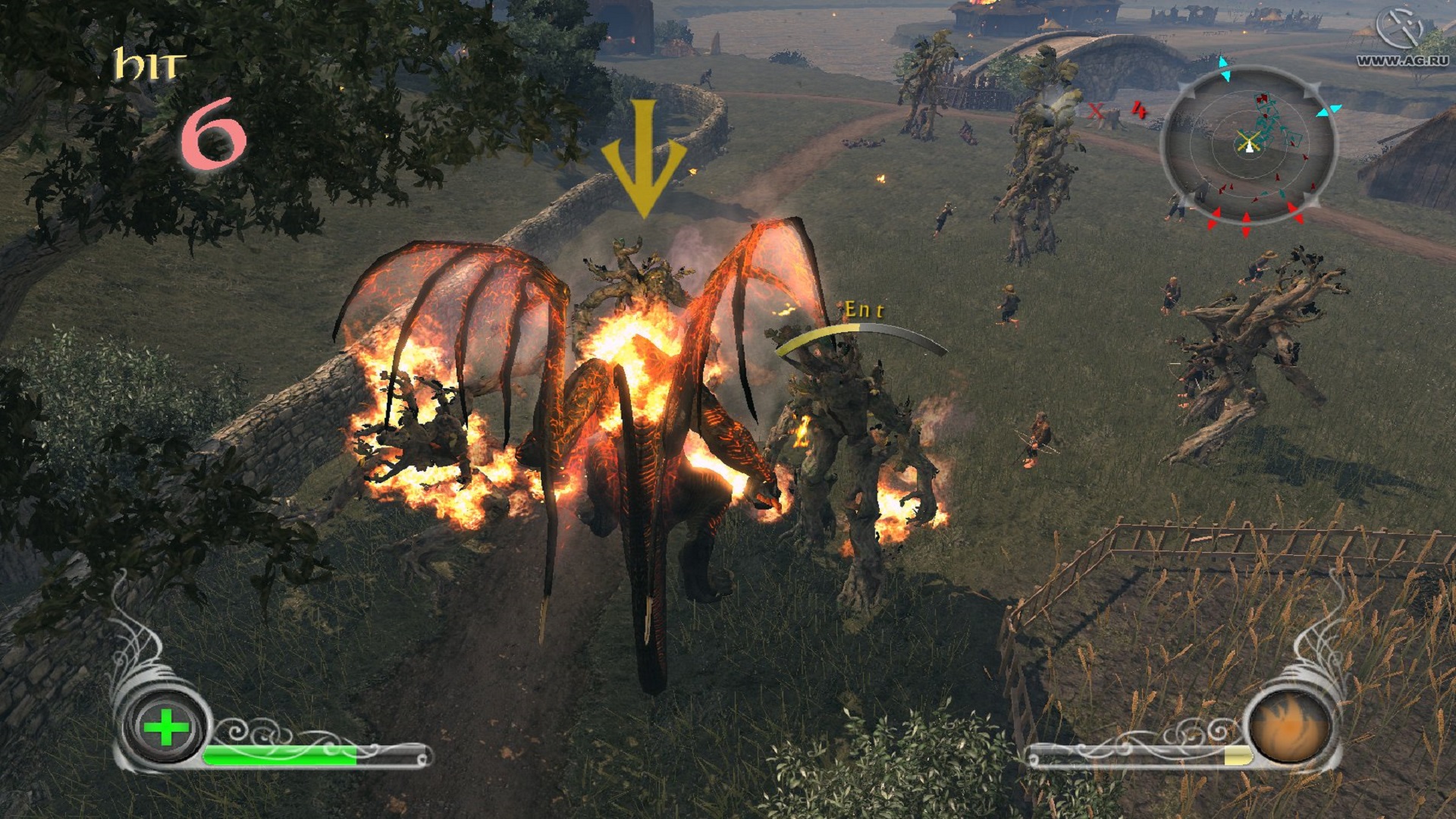
Task: Click the circular minimap radar
Action: point(1248,144)
